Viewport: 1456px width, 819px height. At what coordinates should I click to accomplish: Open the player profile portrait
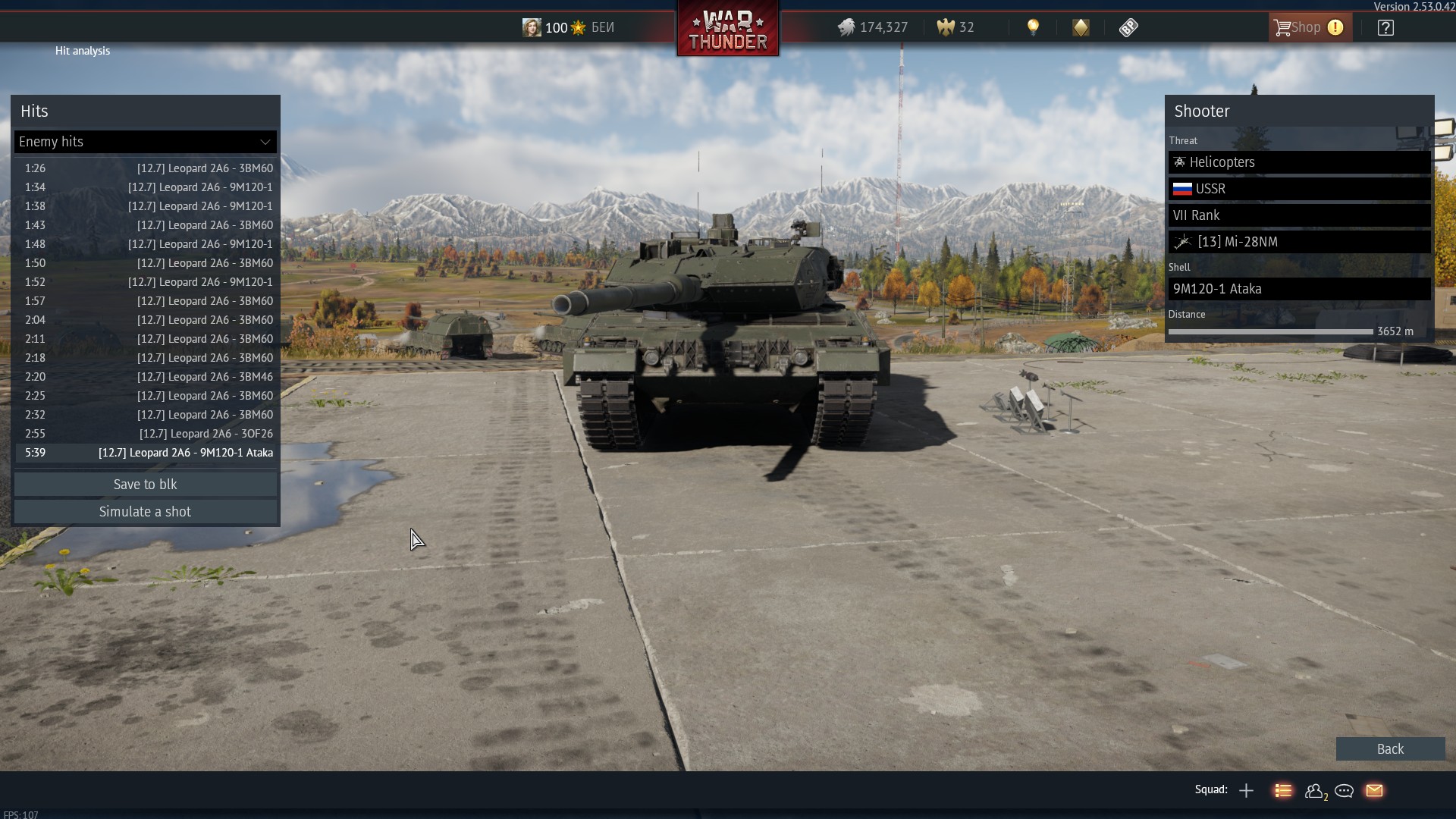(x=532, y=28)
